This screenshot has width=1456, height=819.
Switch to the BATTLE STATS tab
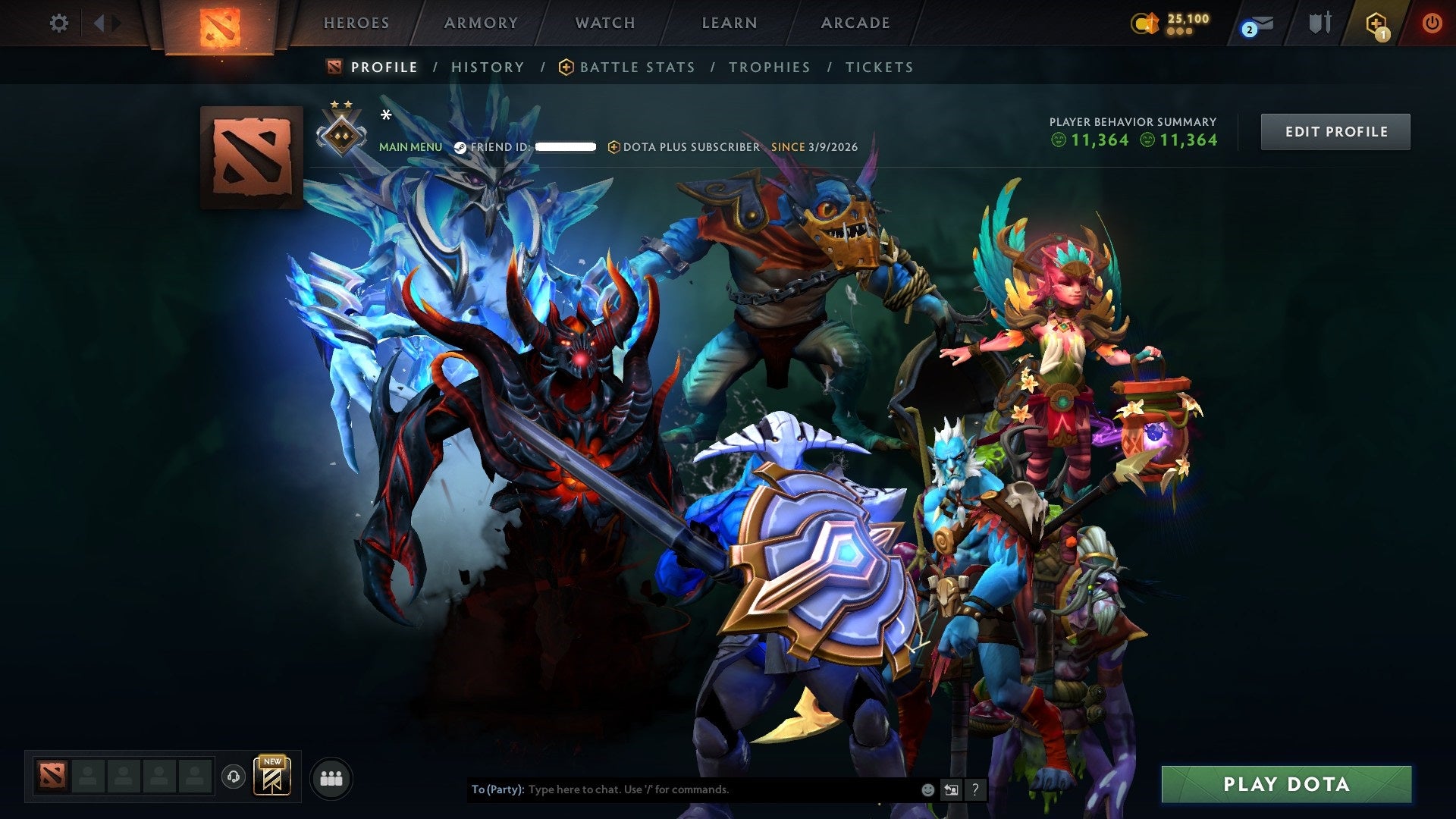tap(636, 67)
